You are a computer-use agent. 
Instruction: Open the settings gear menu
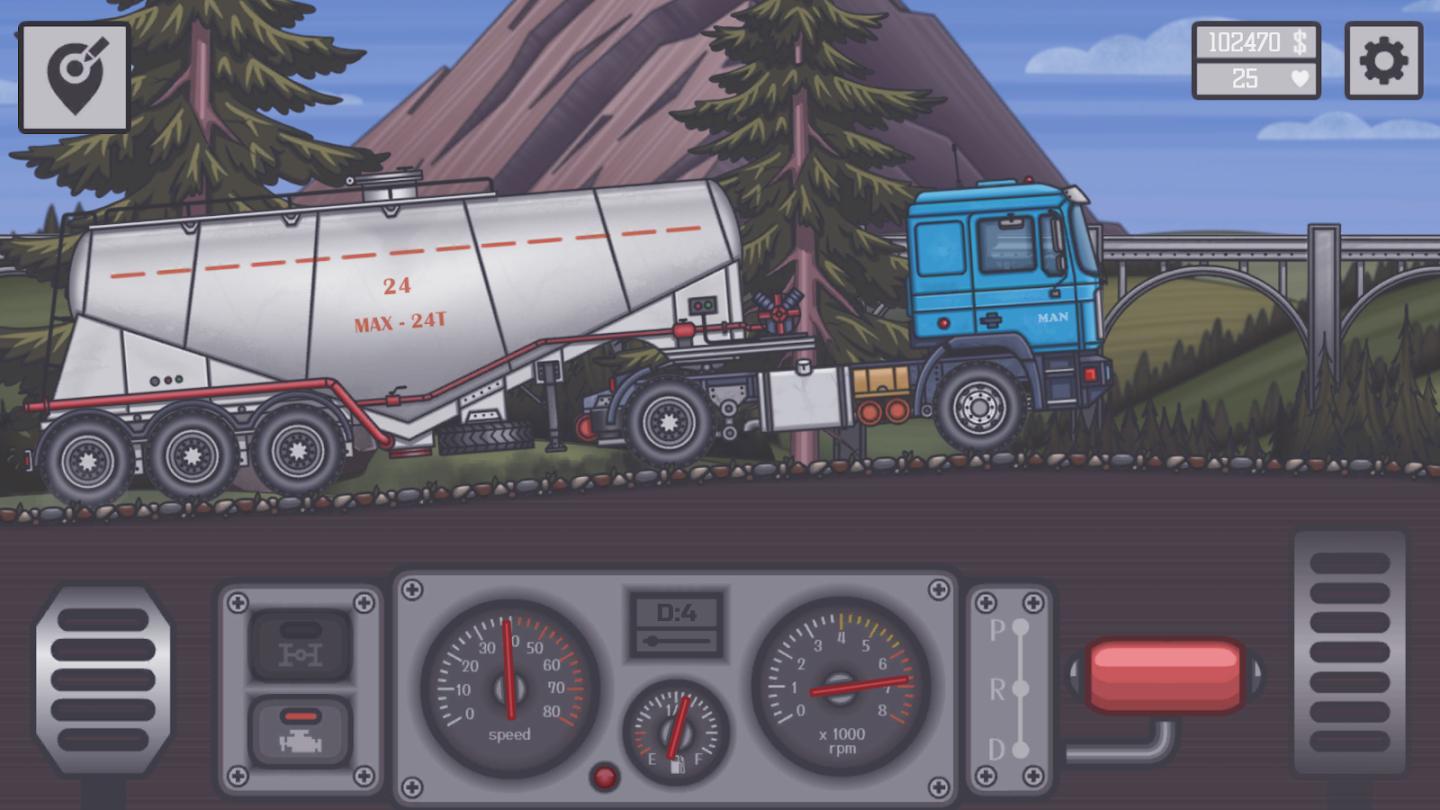[1384, 60]
